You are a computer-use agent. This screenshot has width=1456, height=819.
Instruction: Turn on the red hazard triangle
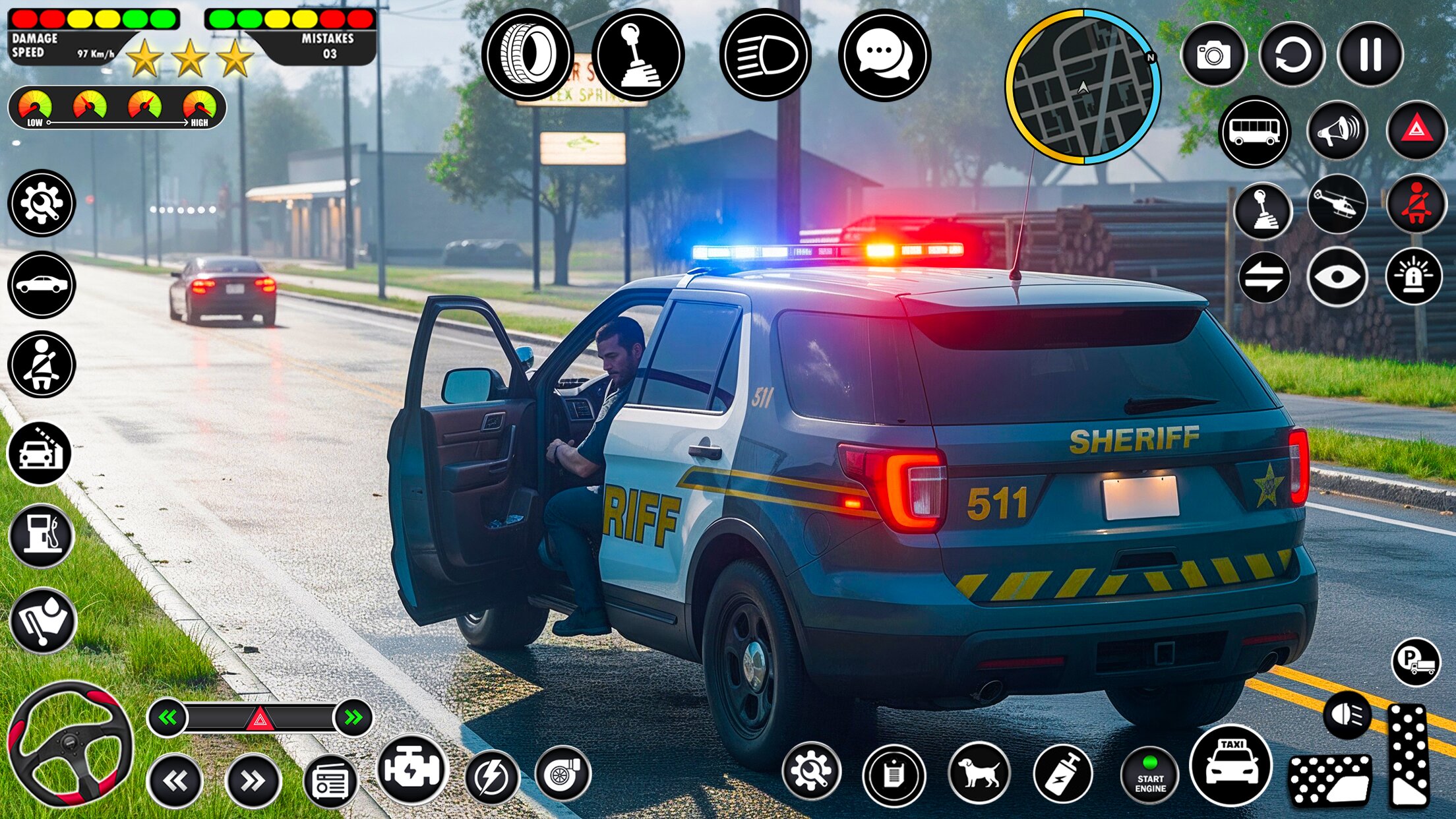tap(1416, 131)
